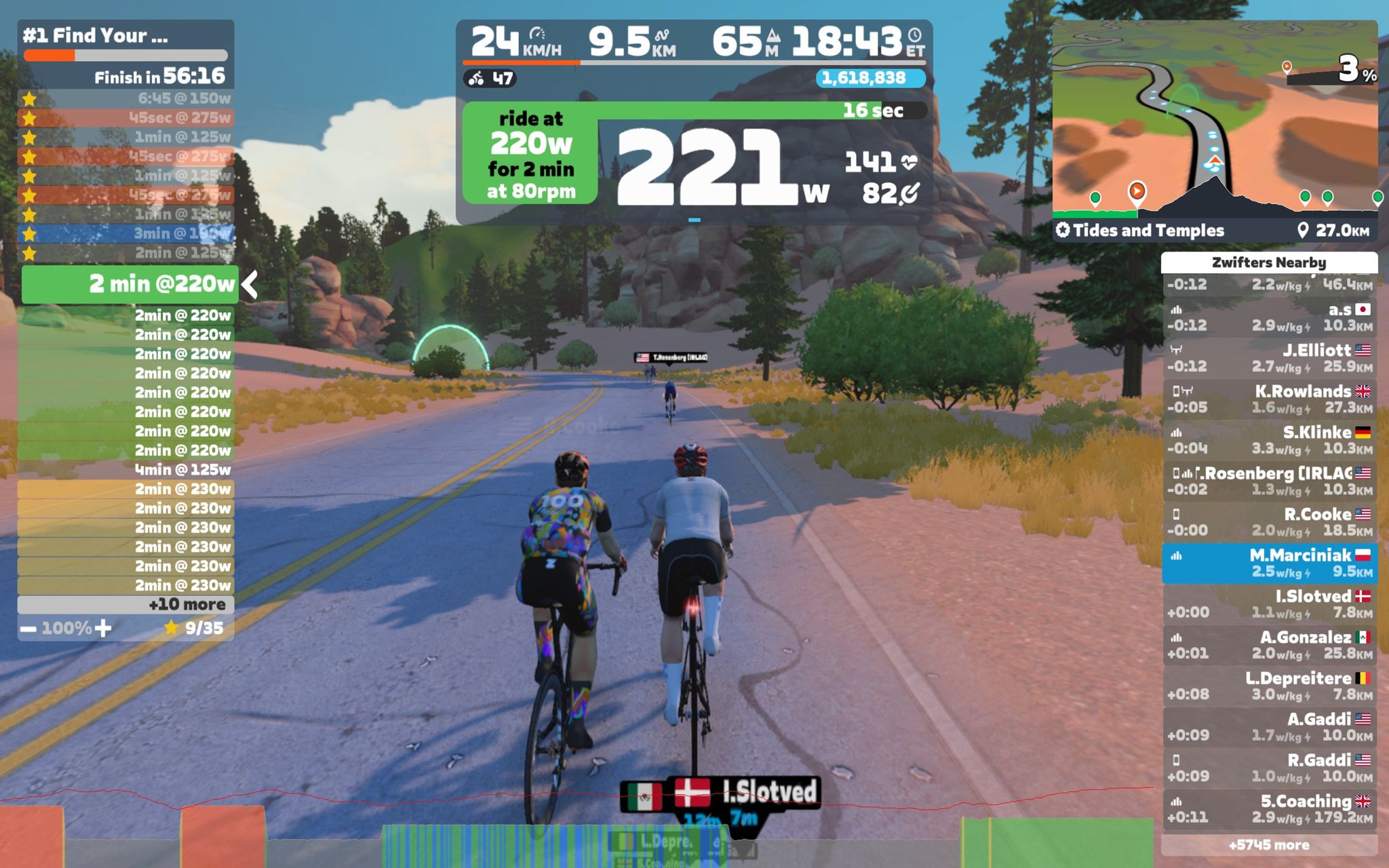Increase workout intensity with the plus button

(x=103, y=629)
